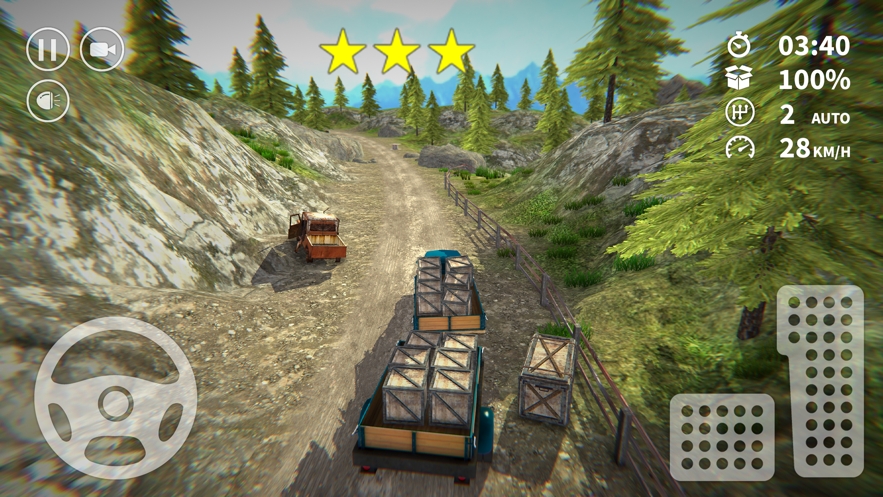Toggle the truck headlights
The height and width of the screenshot is (497, 883).
coord(48,102)
